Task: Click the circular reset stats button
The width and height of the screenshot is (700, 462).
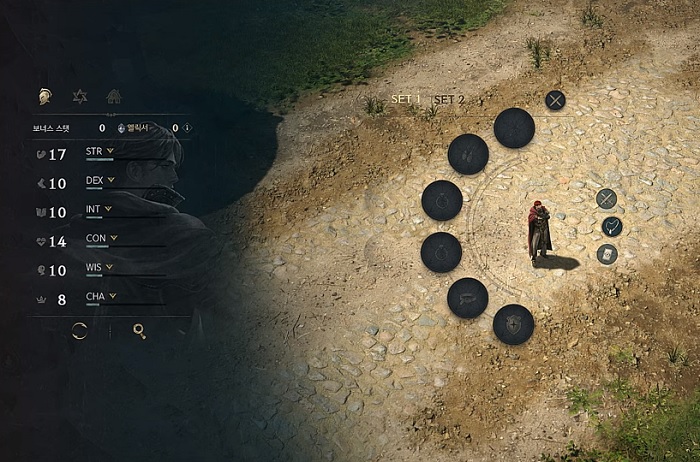Action: (79, 331)
